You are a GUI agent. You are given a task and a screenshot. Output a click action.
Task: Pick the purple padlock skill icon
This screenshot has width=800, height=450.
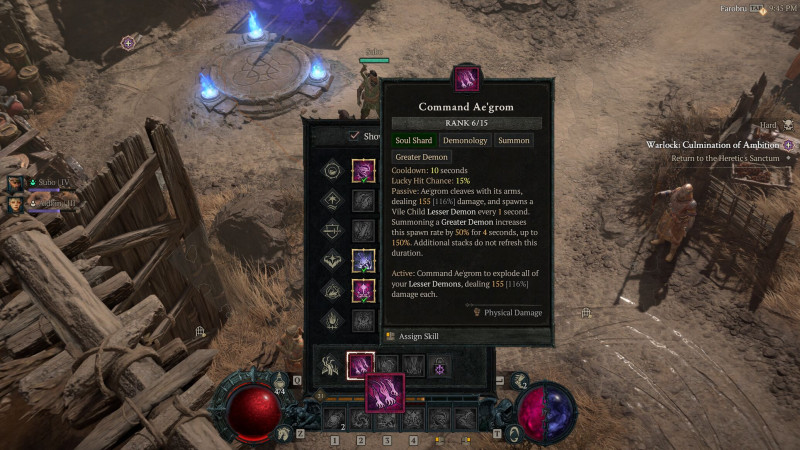[x=440, y=366]
